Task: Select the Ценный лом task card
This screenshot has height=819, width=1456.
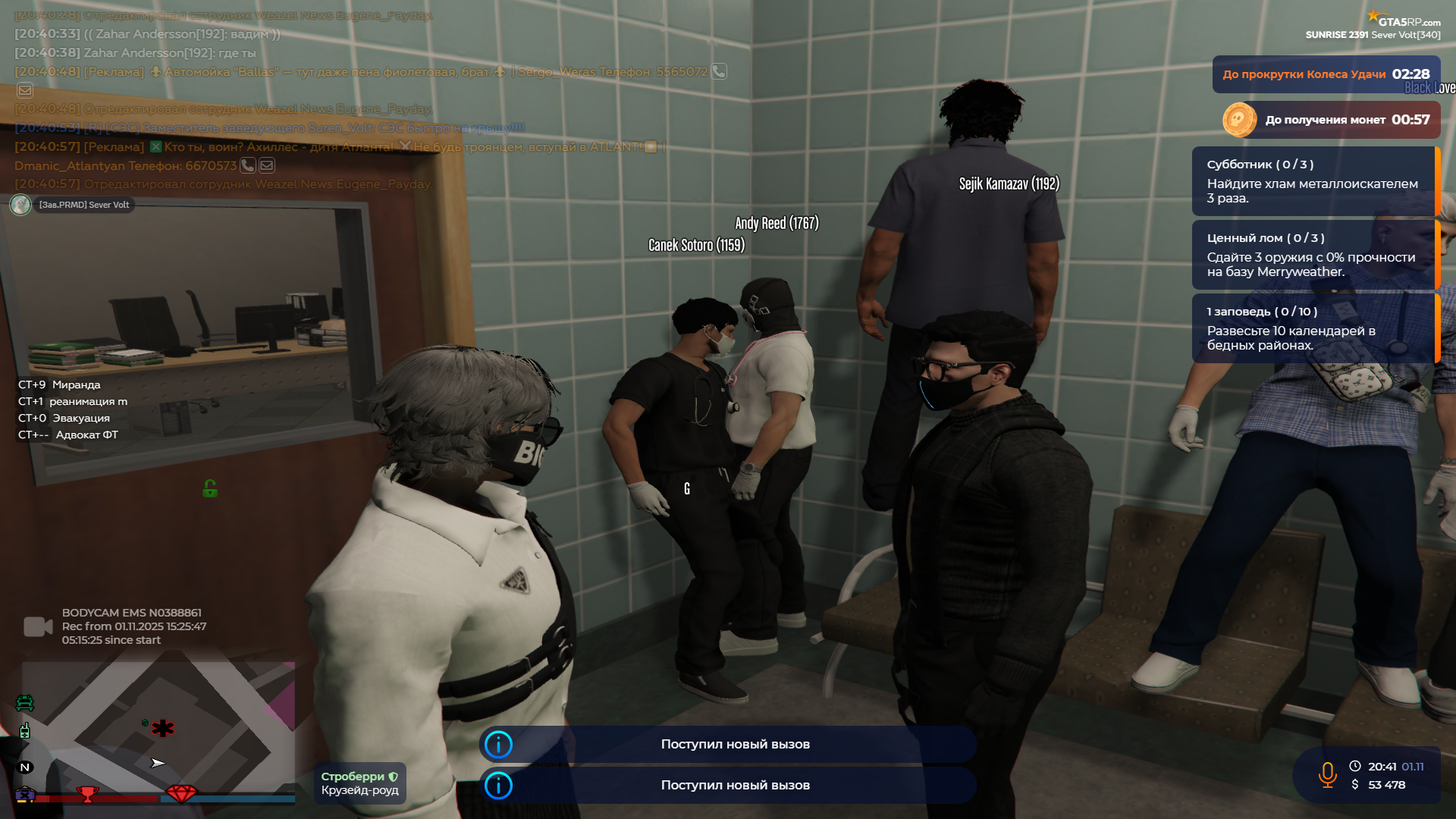Action: coord(1313,255)
